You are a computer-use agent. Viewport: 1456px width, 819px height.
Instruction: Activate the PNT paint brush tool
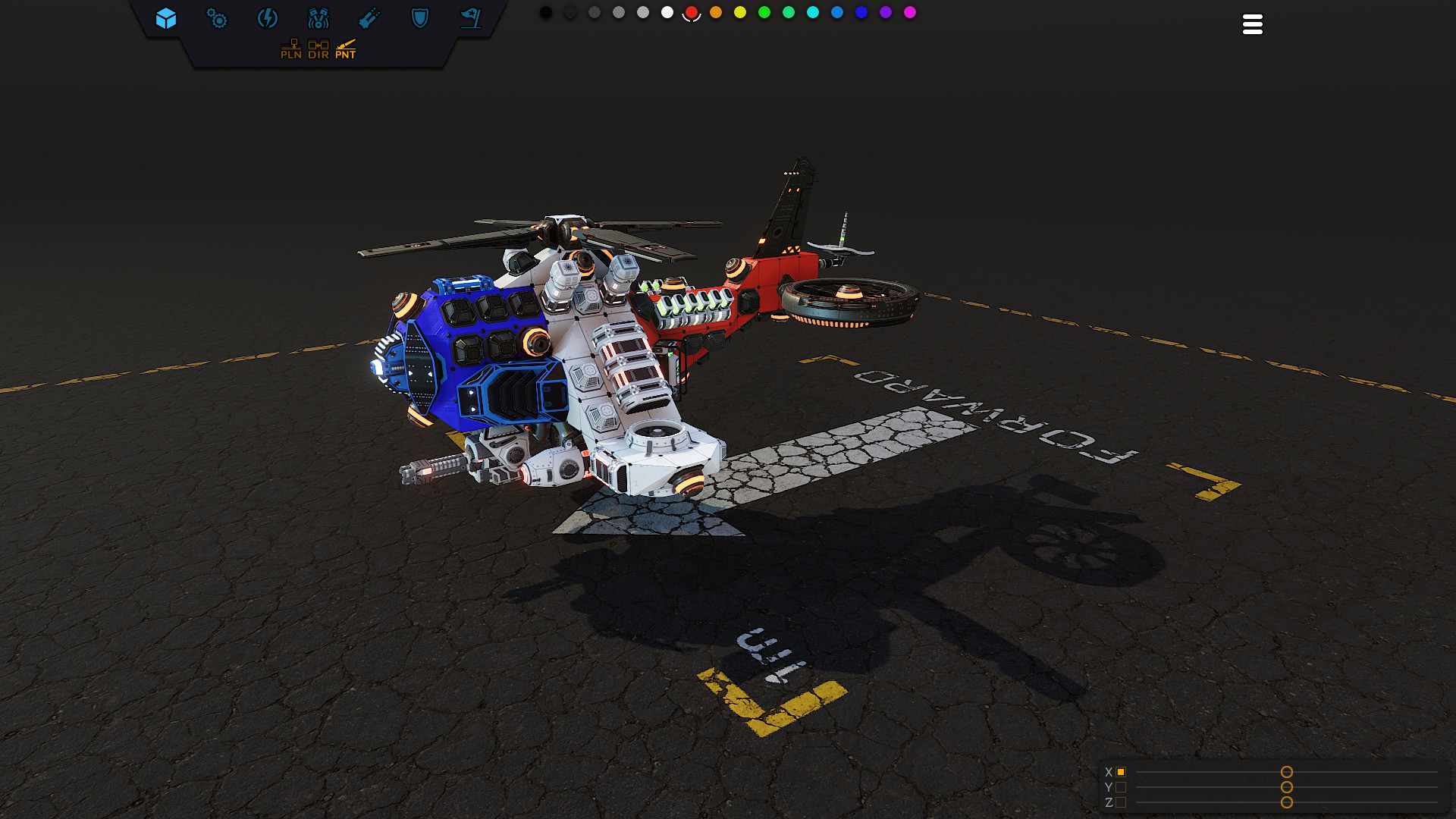pos(346,49)
